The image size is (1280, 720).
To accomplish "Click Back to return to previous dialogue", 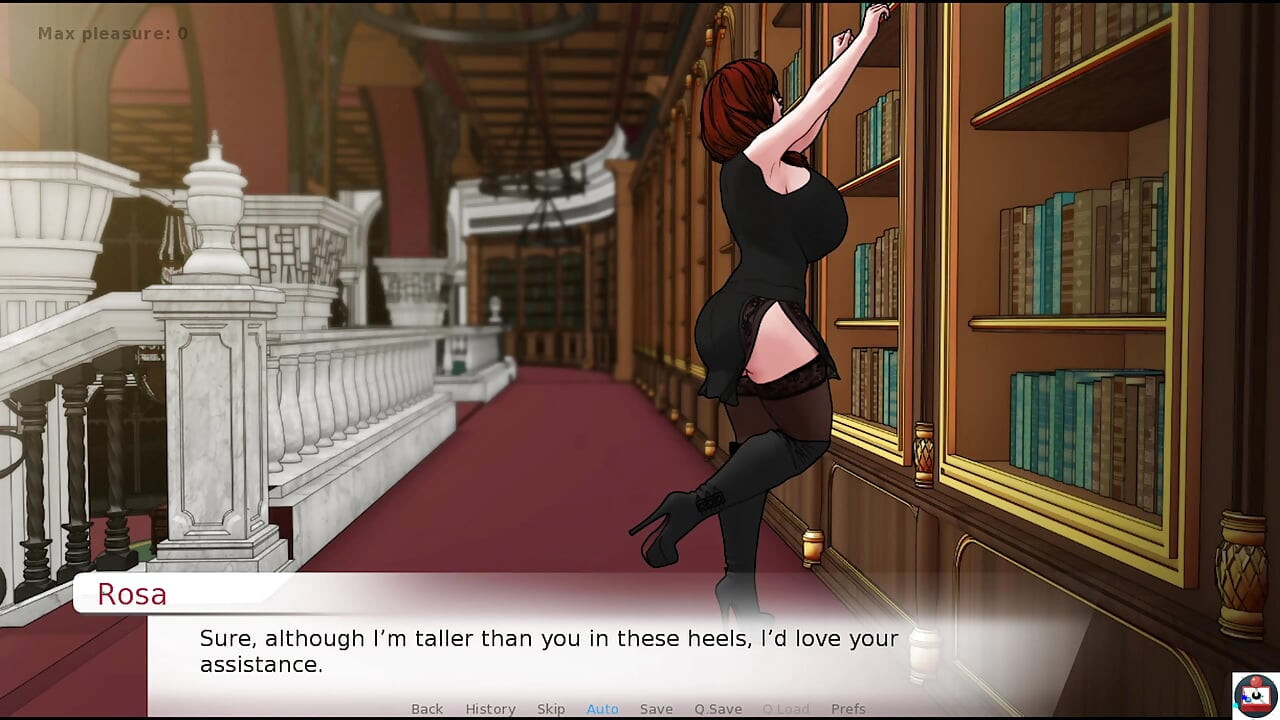I will [427, 708].
